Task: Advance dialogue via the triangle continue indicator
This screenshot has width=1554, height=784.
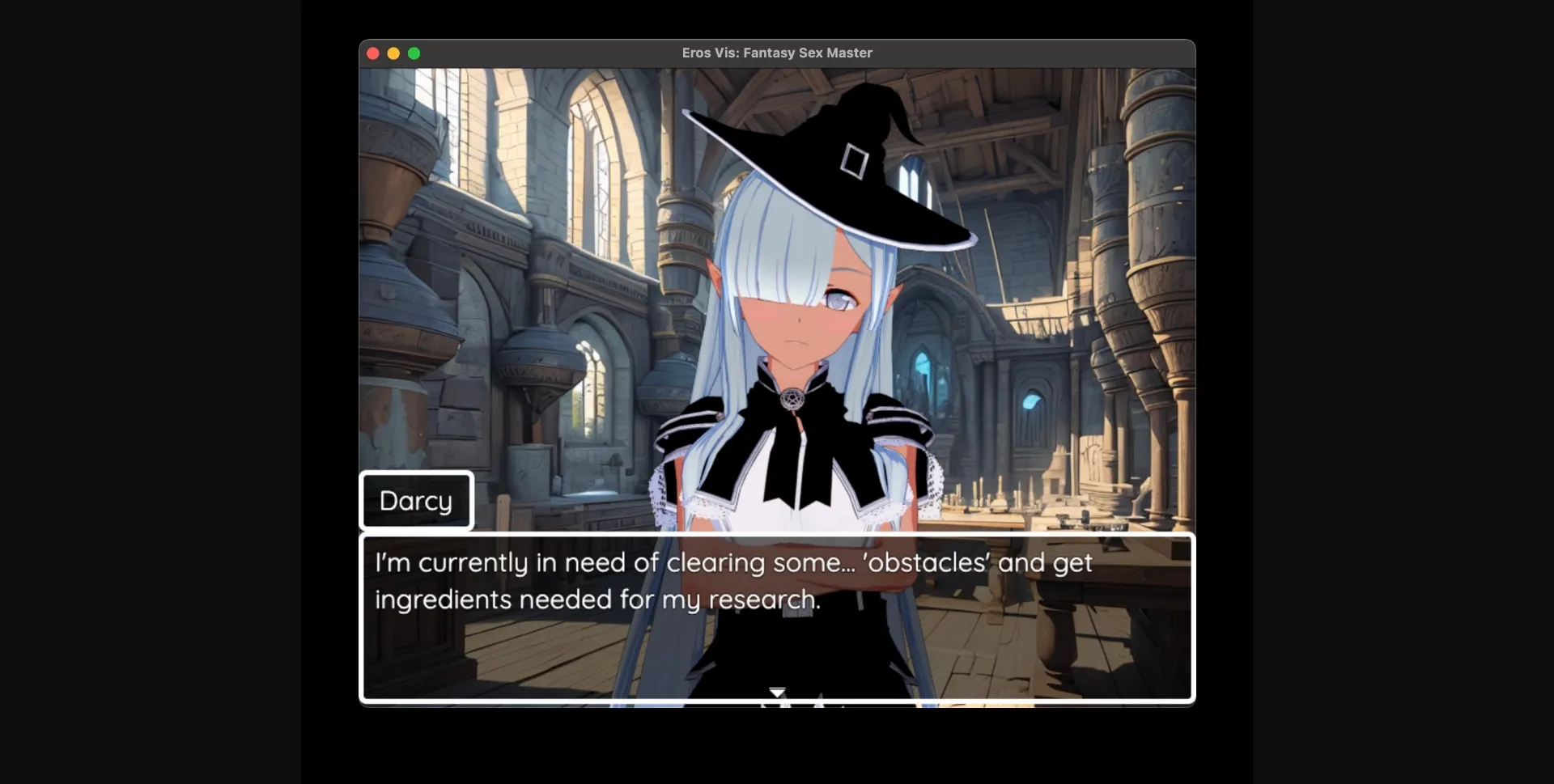Action: click(776, 693)
